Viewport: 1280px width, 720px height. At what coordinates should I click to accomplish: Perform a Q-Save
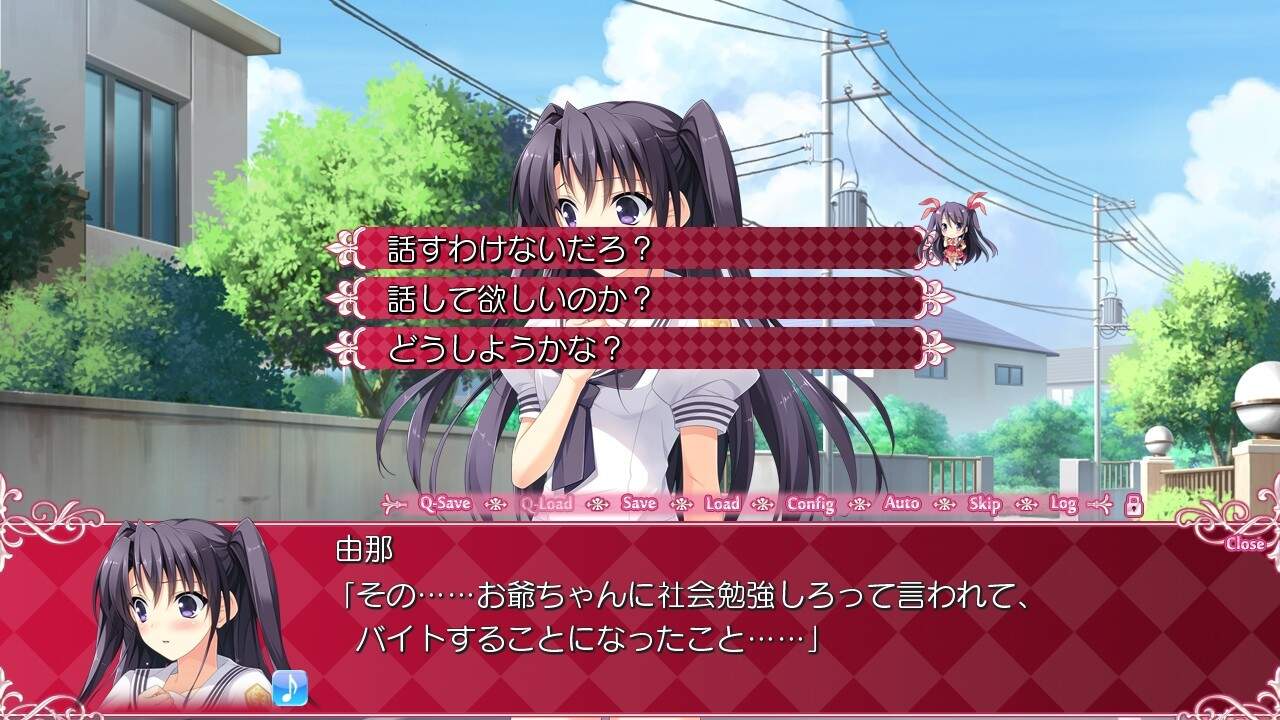pyautogui.click(x=445, y=504)
